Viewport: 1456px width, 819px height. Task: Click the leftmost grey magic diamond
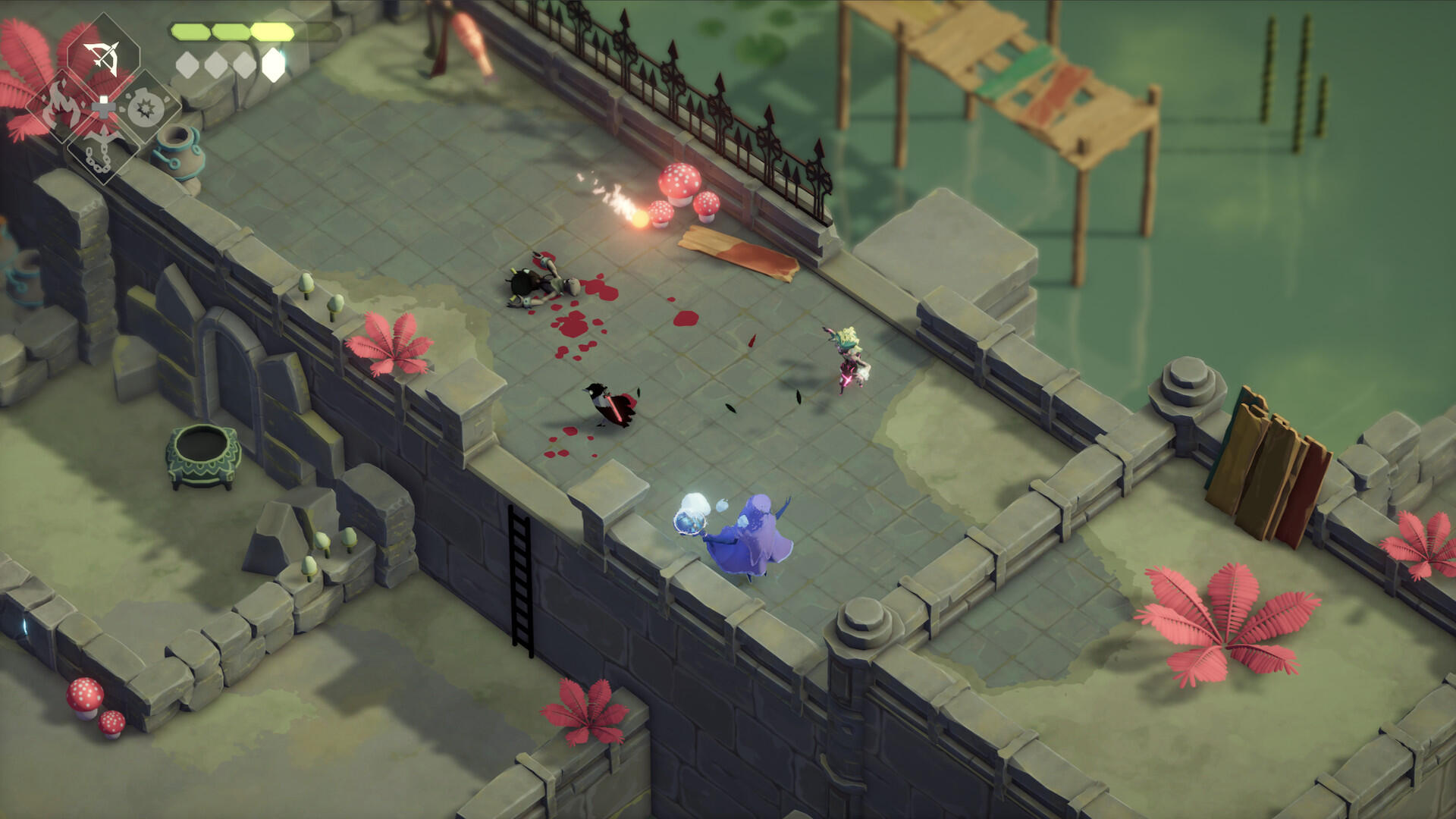[187, 64]
